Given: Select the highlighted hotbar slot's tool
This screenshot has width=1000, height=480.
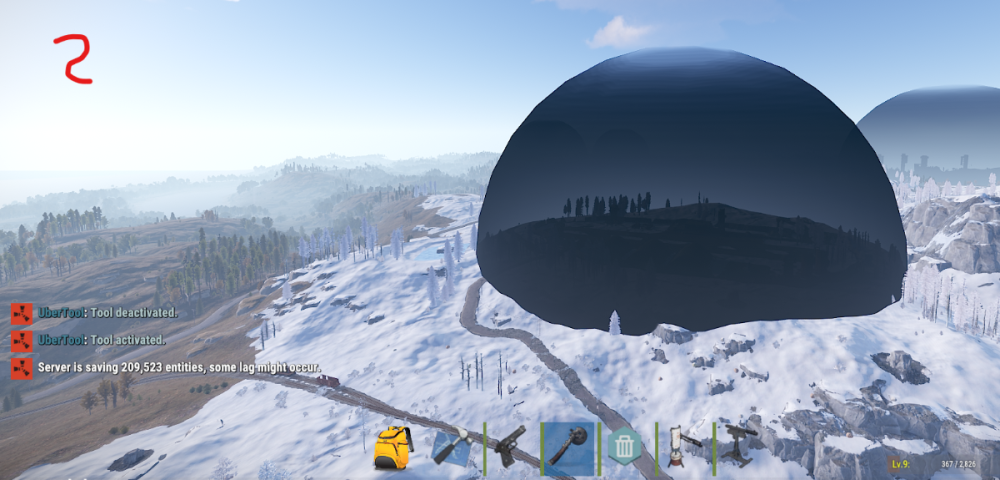Looking at the screenshot, I should [x=568, y=445].
